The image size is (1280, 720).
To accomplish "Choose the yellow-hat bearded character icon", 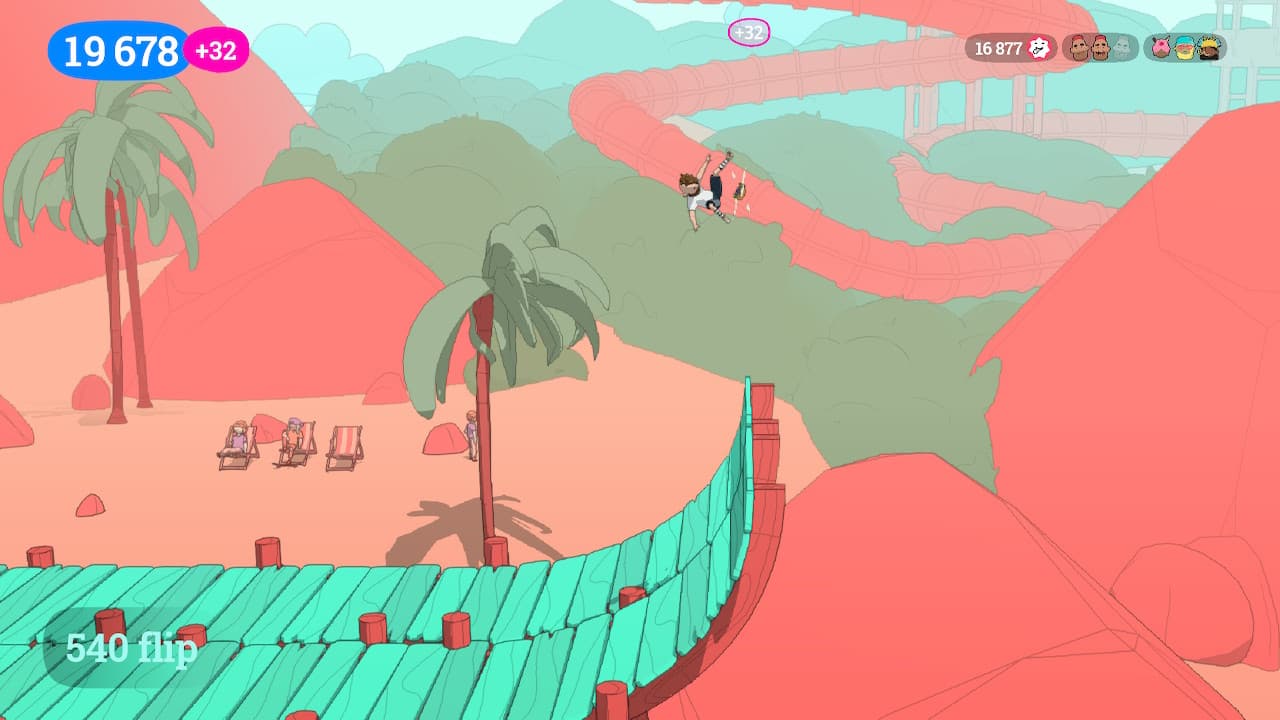I will (1208, 47).
